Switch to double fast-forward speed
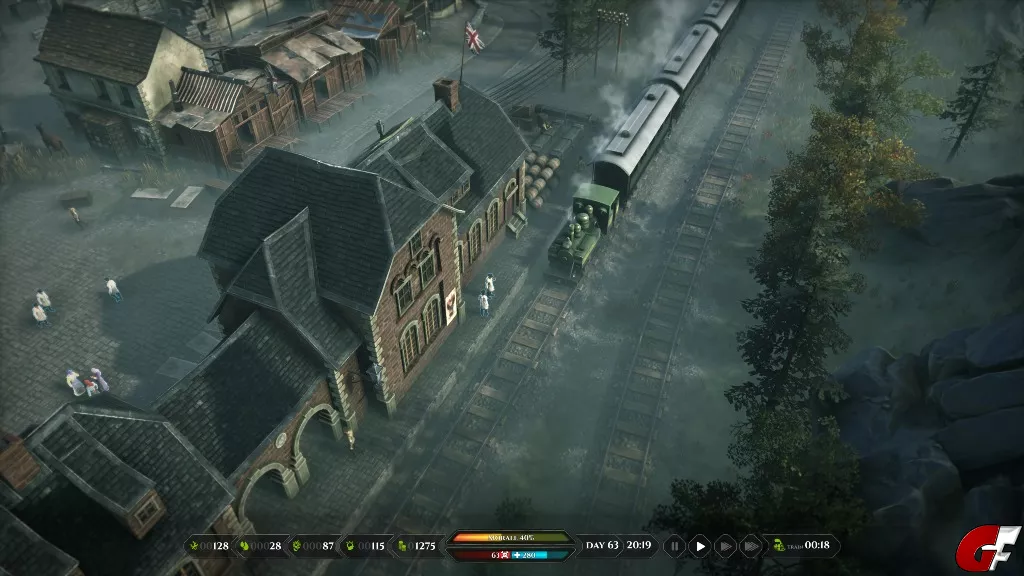Image resolution: width=1024 pixels, height=576 pixels. 725,546
